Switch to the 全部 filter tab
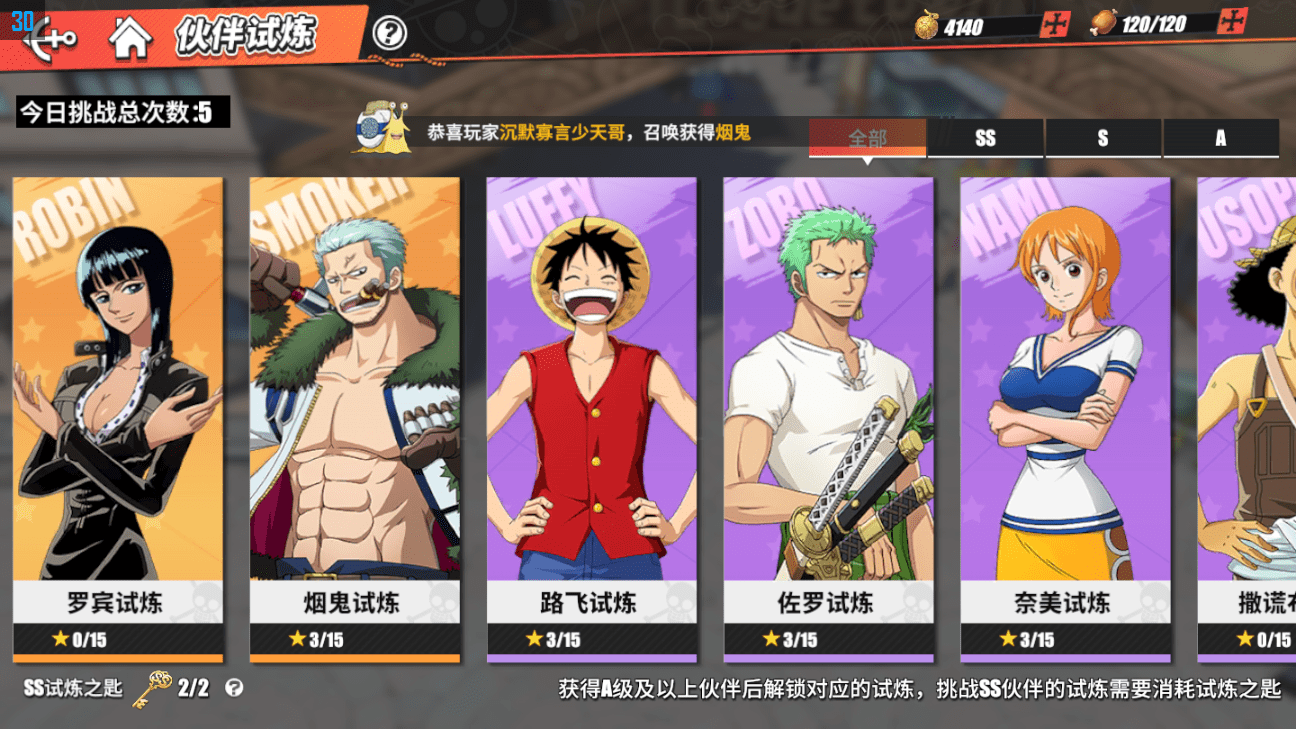The height and width of the screenshot is (729, 1296). [x=867, y=138]
